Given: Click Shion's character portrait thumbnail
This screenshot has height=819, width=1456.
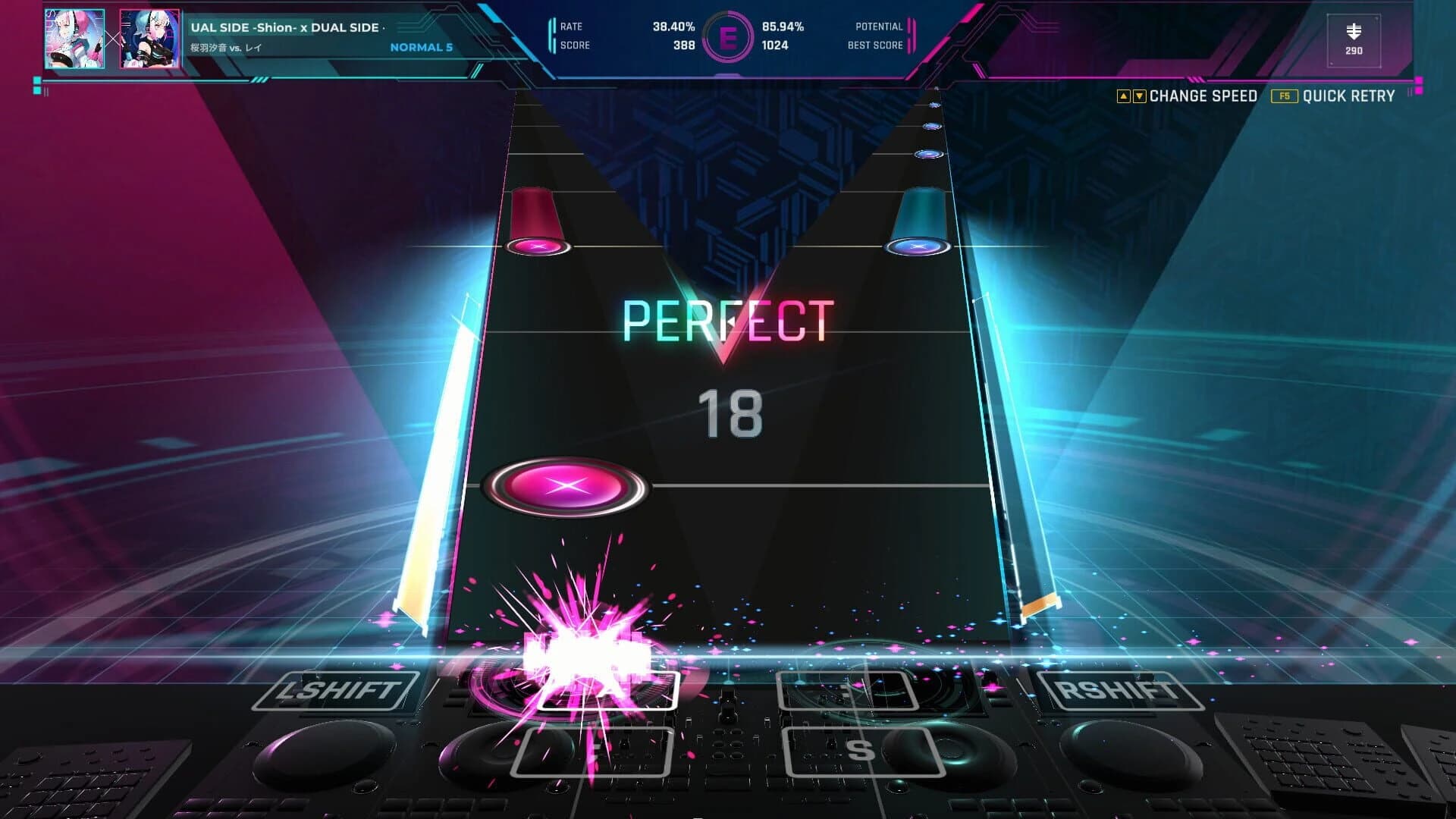Looking at the screenshot, I should click(74, 38).
